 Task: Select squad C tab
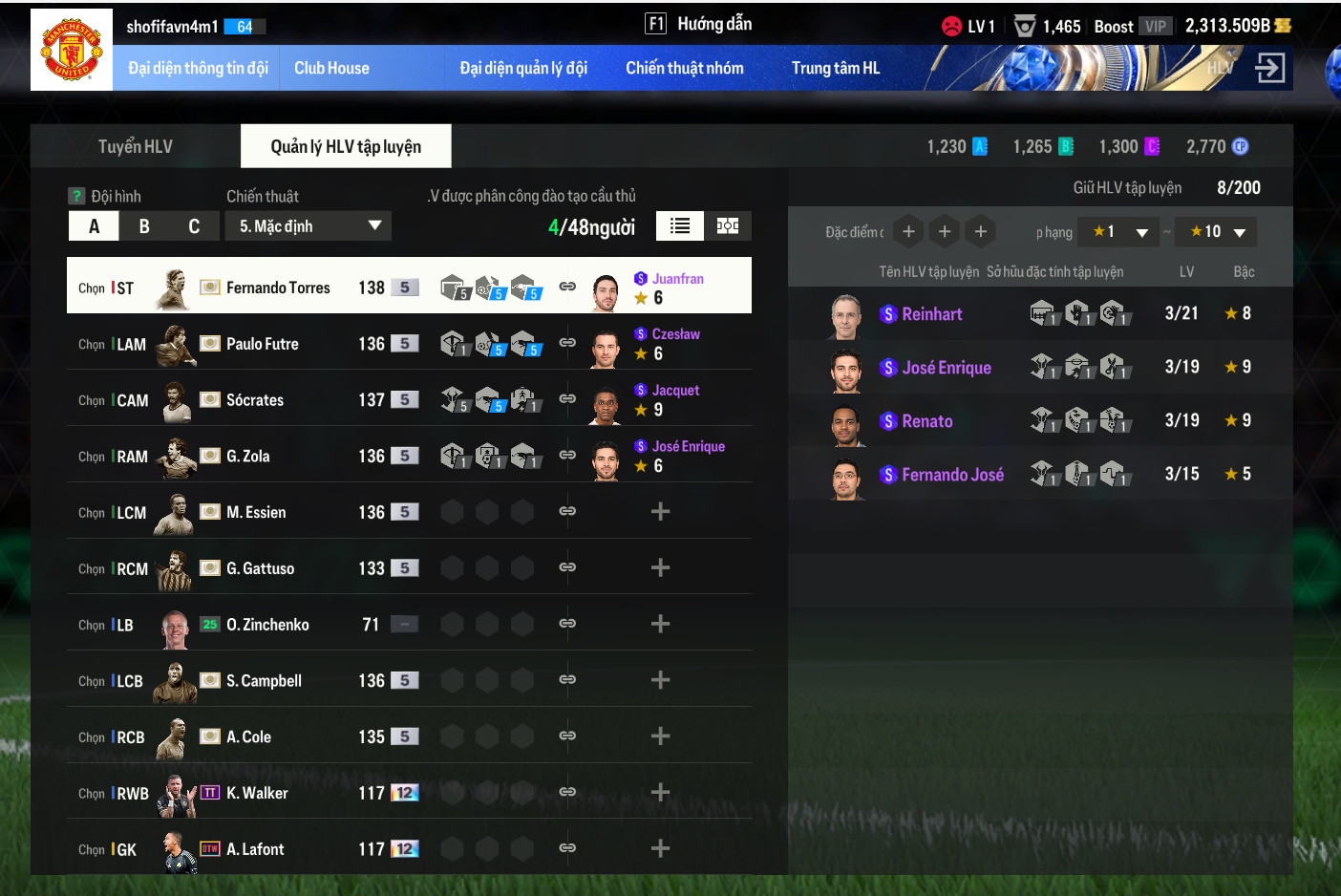(194, 226)
